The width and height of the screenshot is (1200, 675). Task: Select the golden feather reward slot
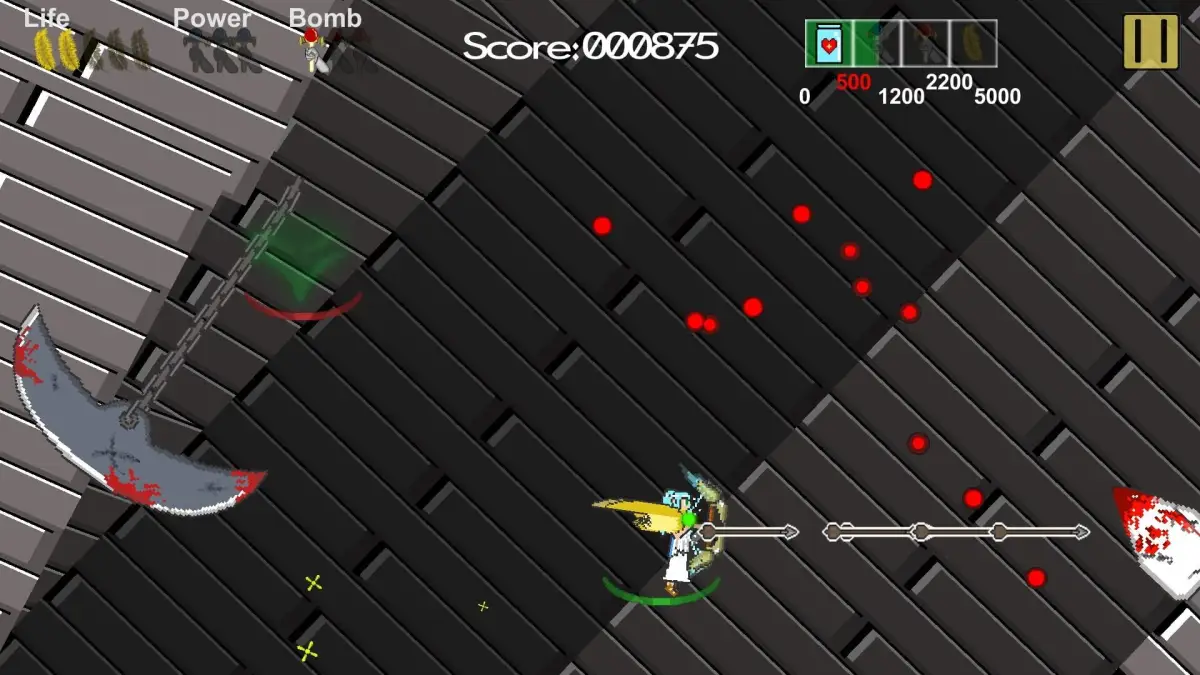[973, 44]
